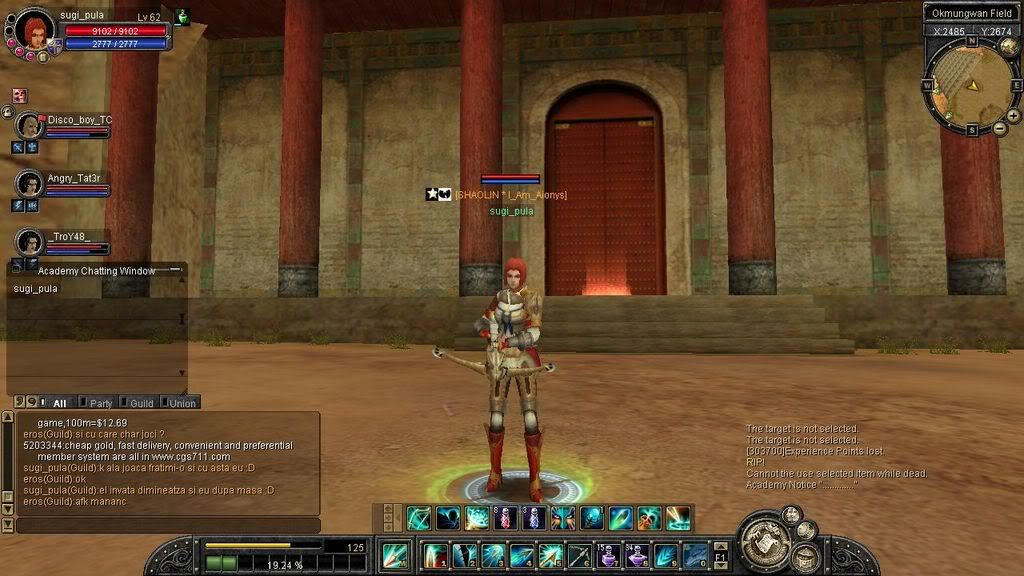Switch chat to the Party tab
1024x576 pixels.
click(x=100, y=403)
